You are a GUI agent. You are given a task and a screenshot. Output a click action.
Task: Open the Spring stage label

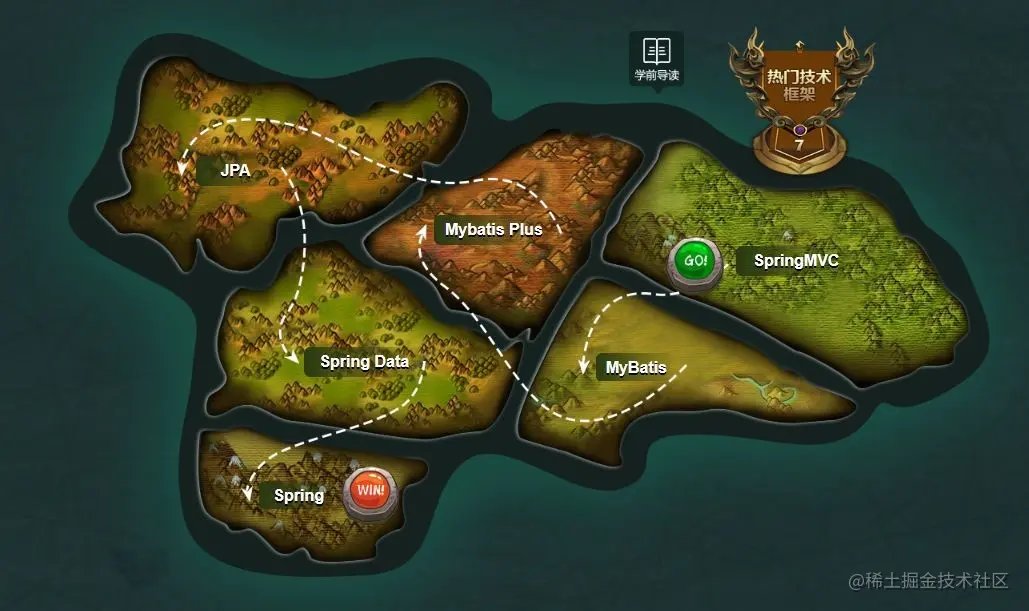pos(298,495)
